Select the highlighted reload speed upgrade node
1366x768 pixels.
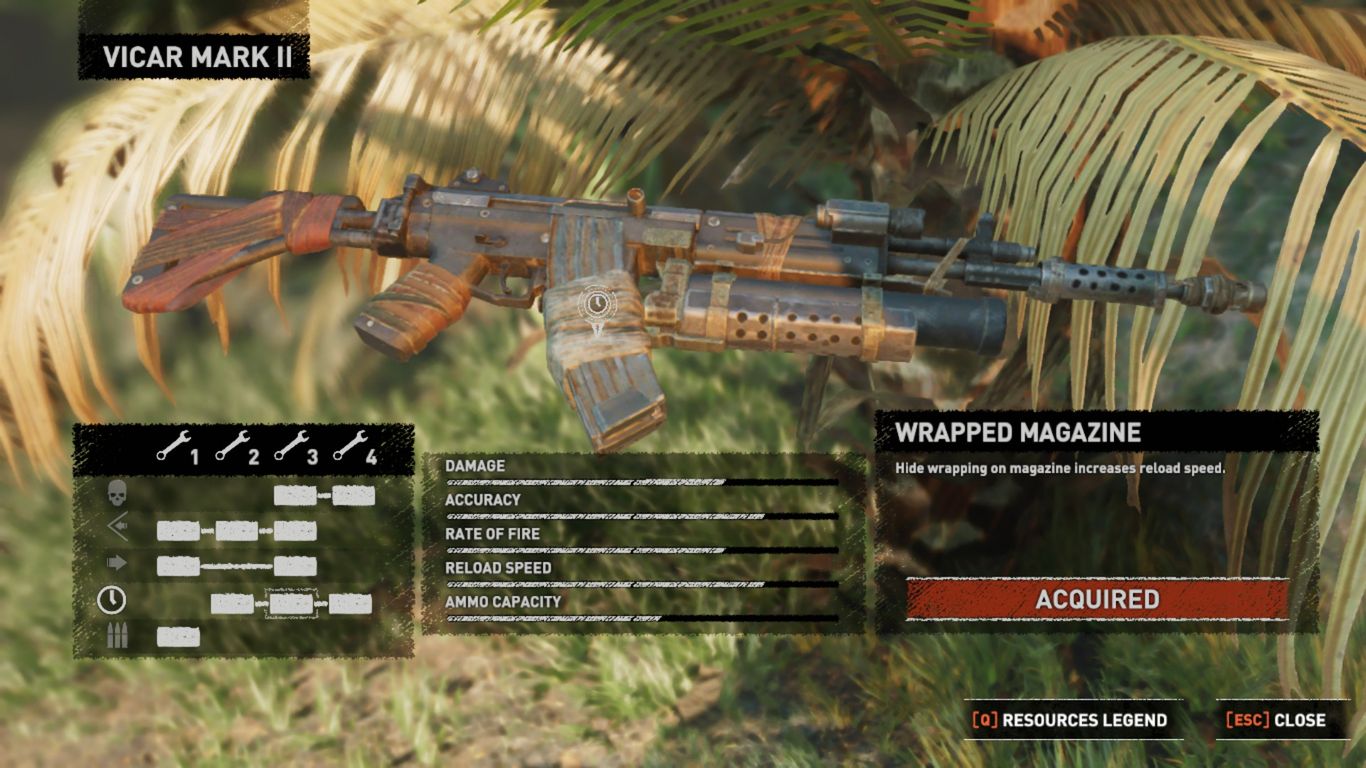click(292, 604)
